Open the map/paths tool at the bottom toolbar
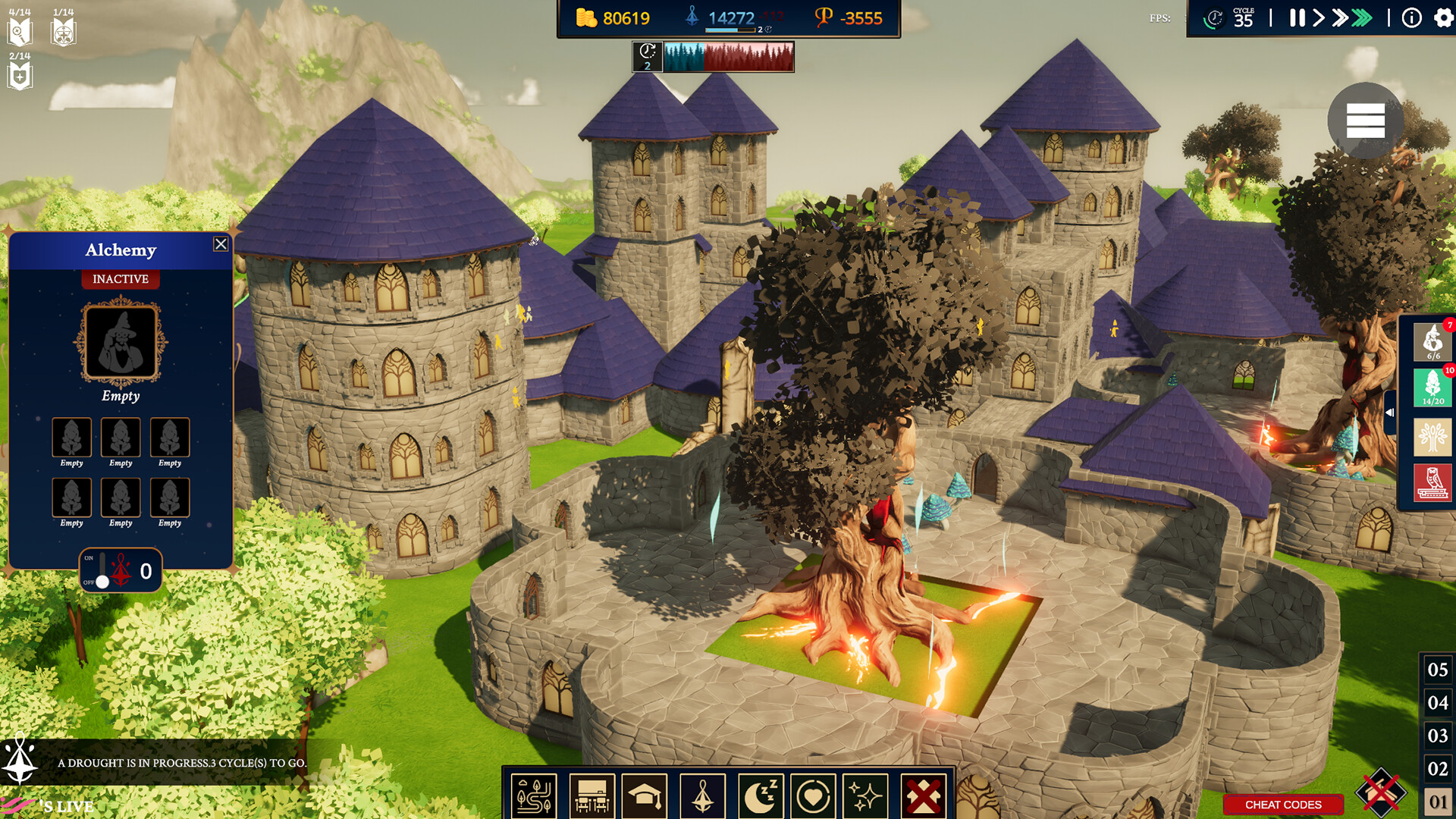 click(534, 795)
